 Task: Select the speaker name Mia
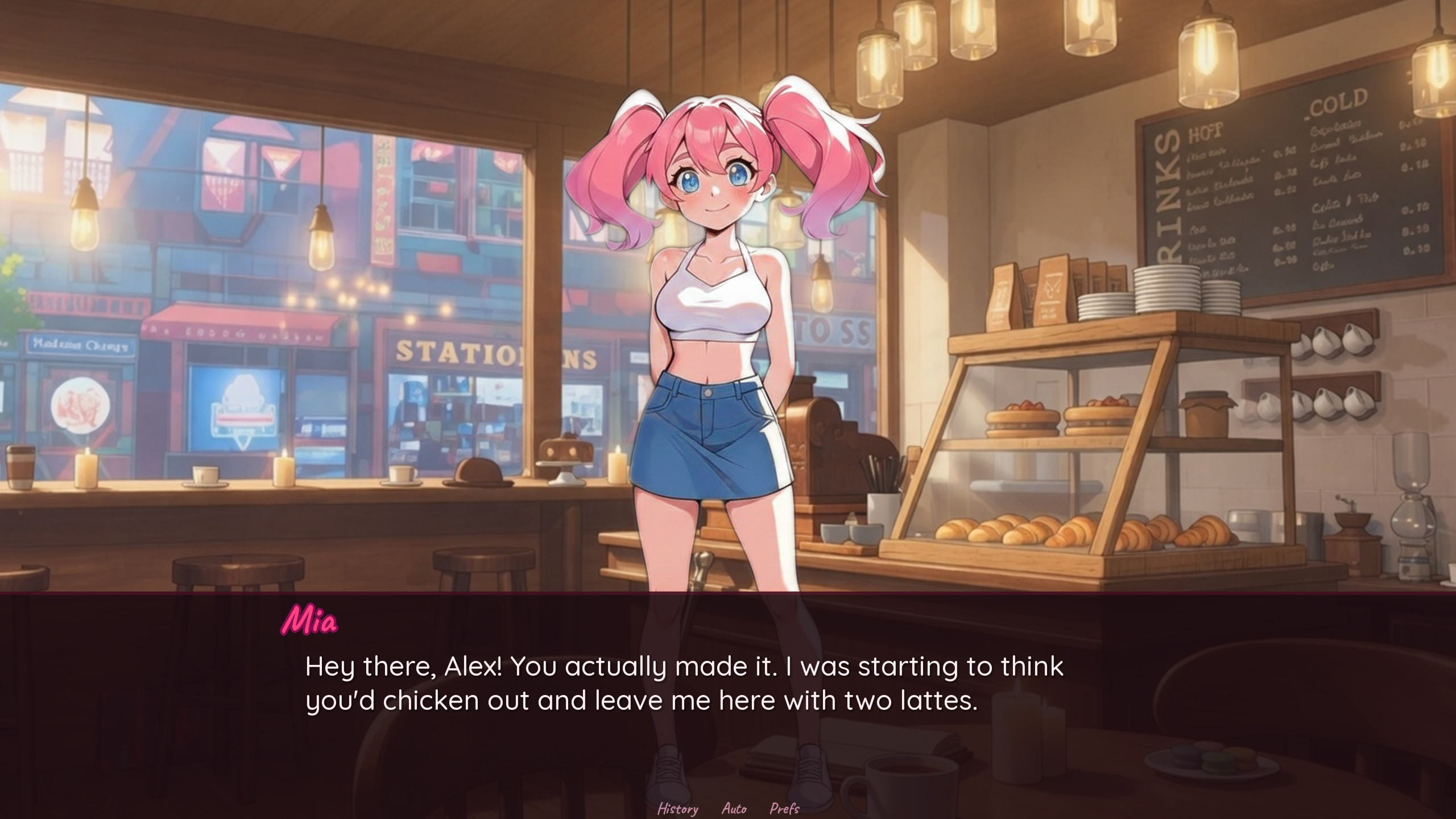[x=310, y=620]
